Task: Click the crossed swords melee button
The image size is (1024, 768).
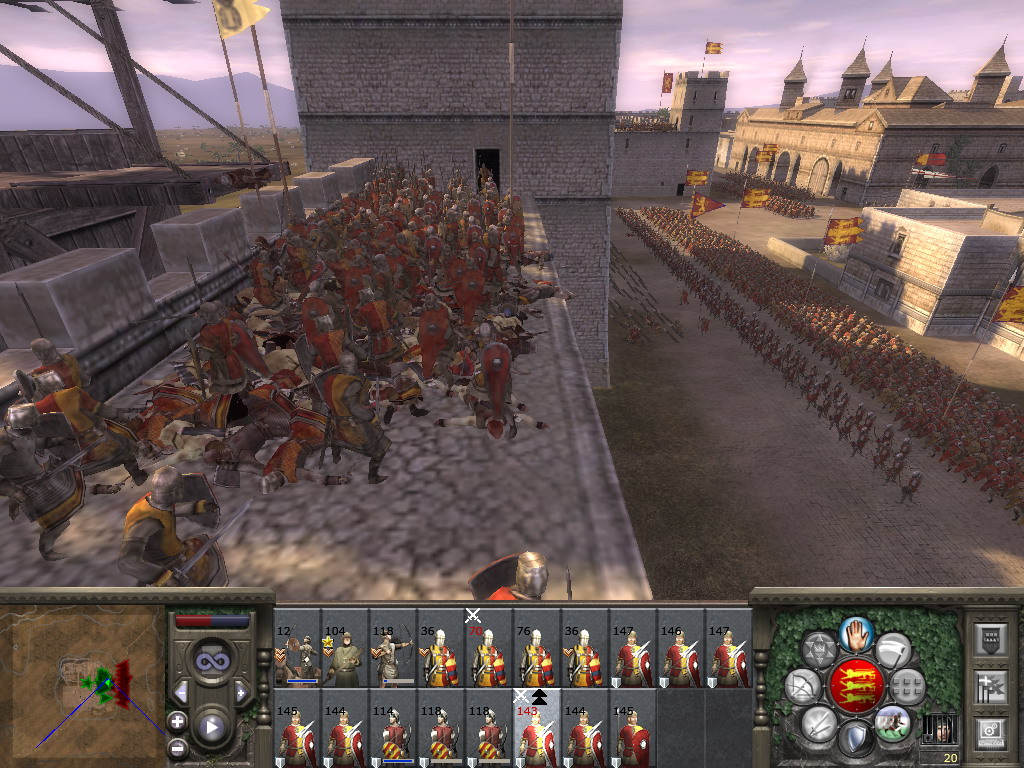Action: coord(820,723)
